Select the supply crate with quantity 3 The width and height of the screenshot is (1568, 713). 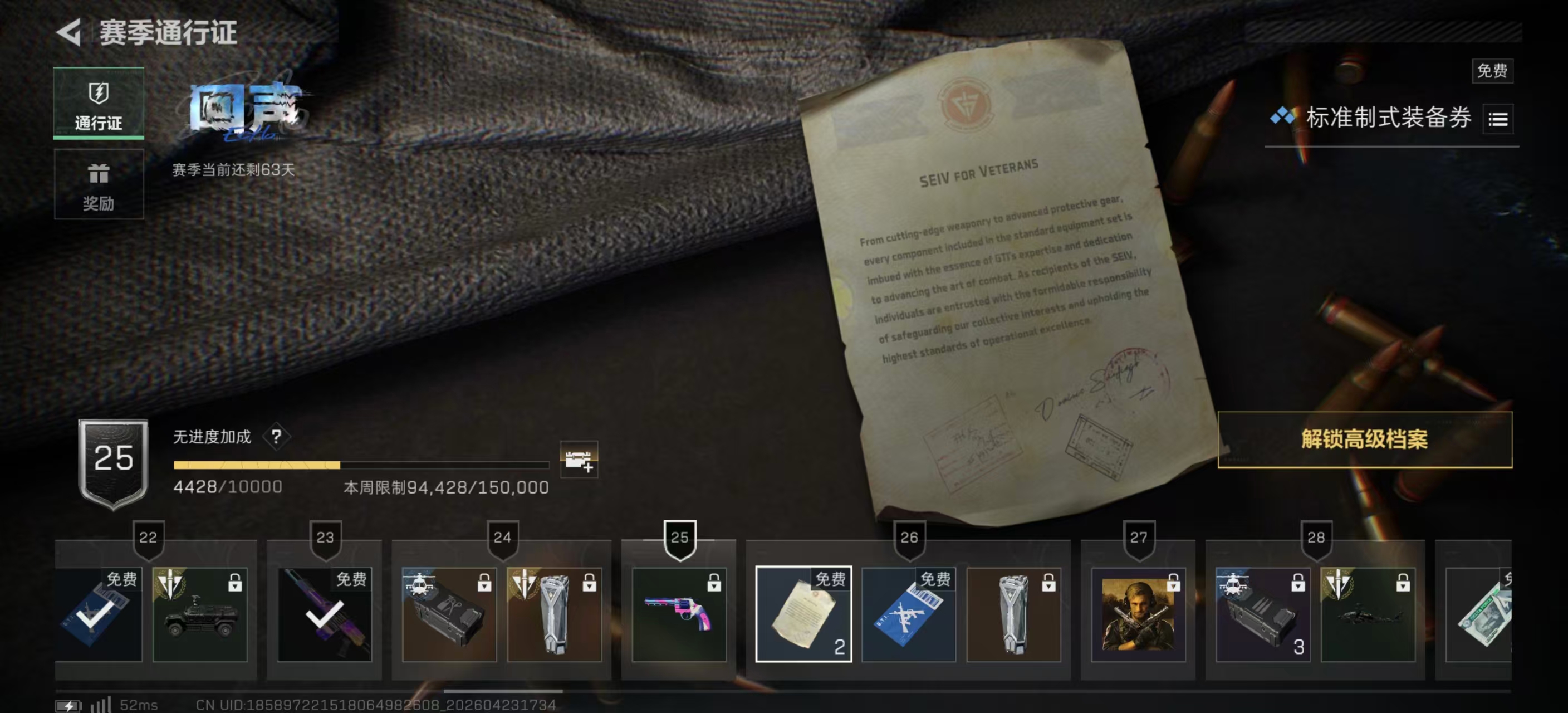point(1262,614)
